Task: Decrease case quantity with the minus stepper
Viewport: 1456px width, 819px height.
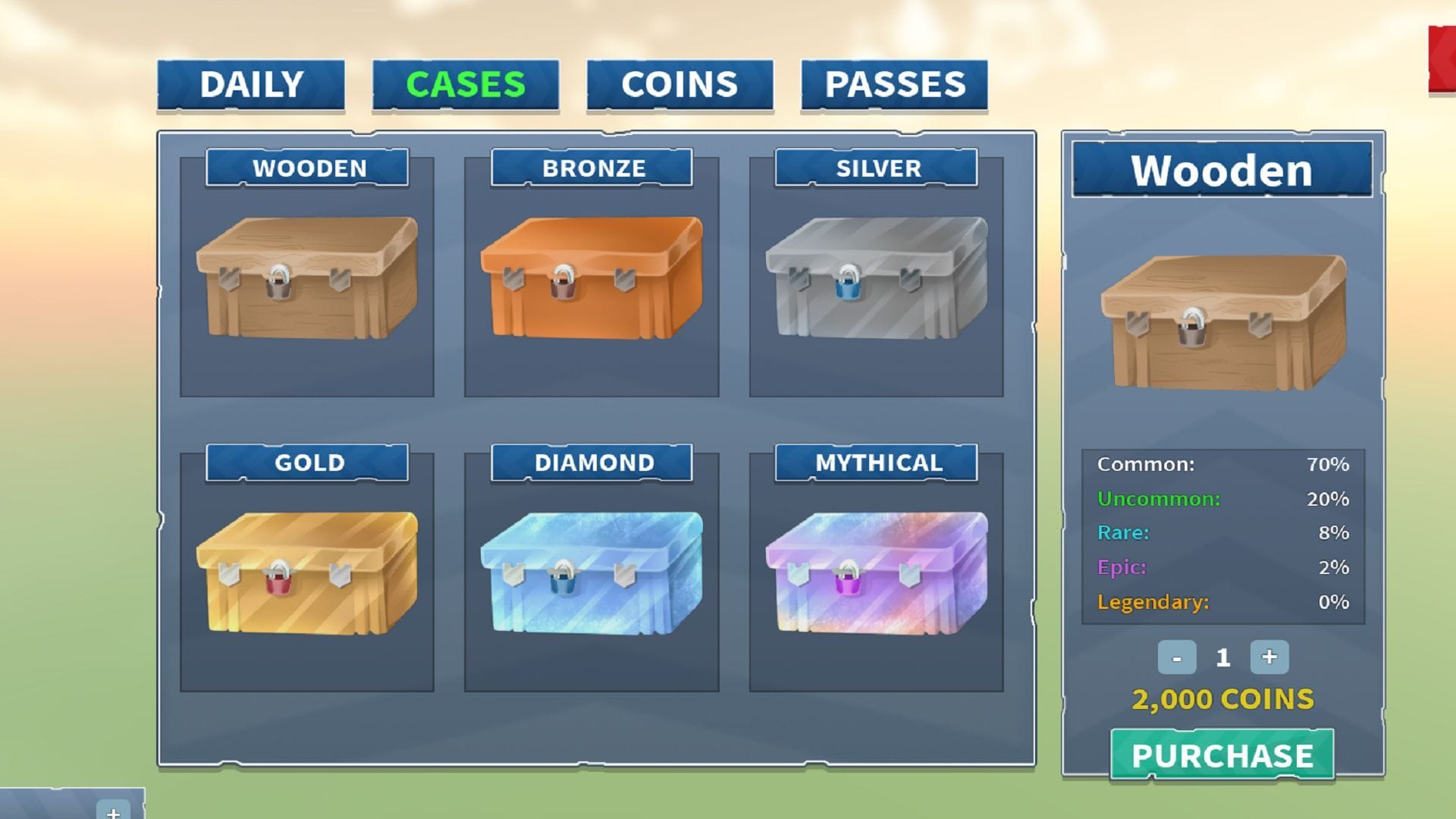Action: 1176,657
